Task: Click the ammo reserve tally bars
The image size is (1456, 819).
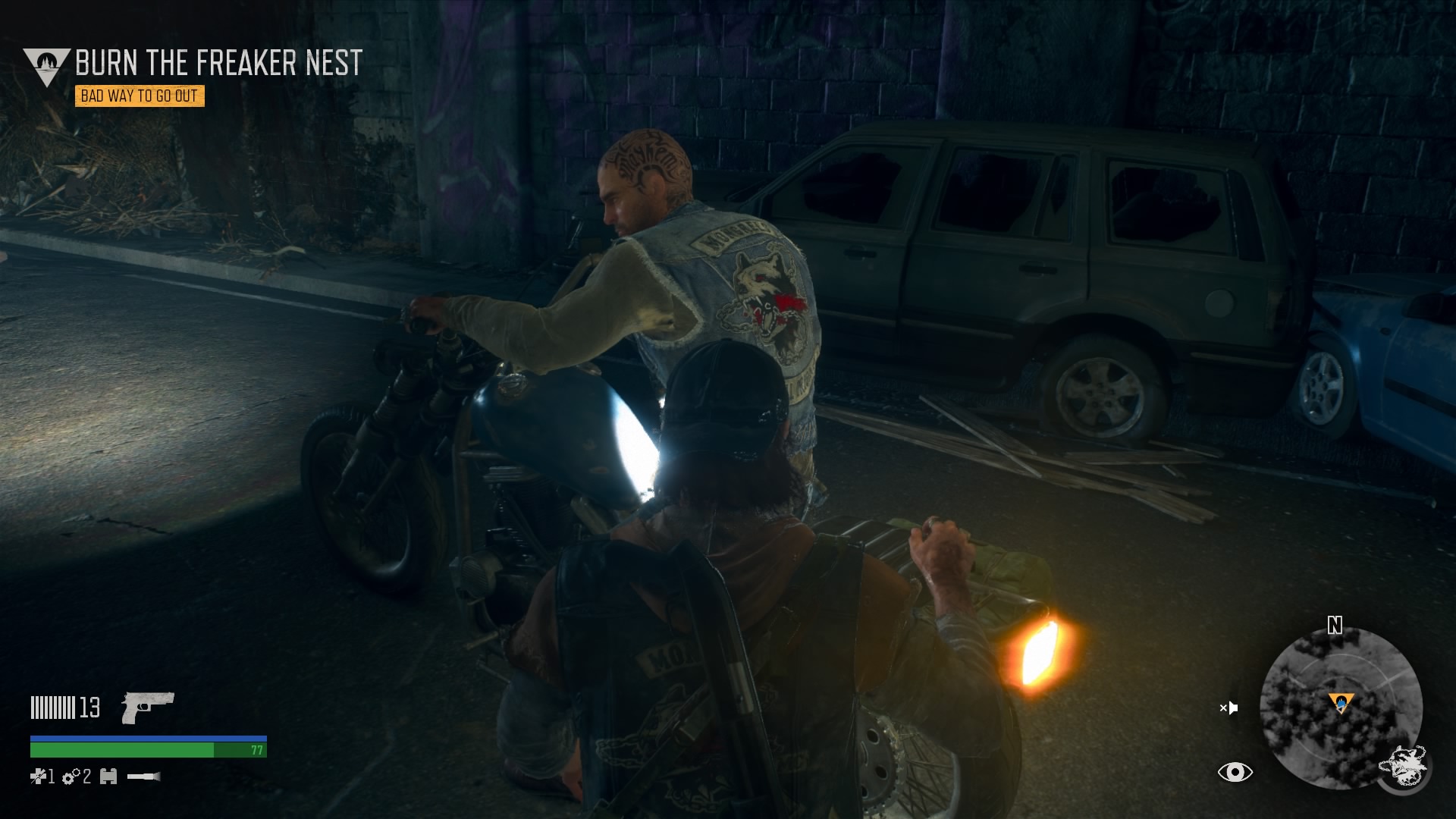Action: 52,707
